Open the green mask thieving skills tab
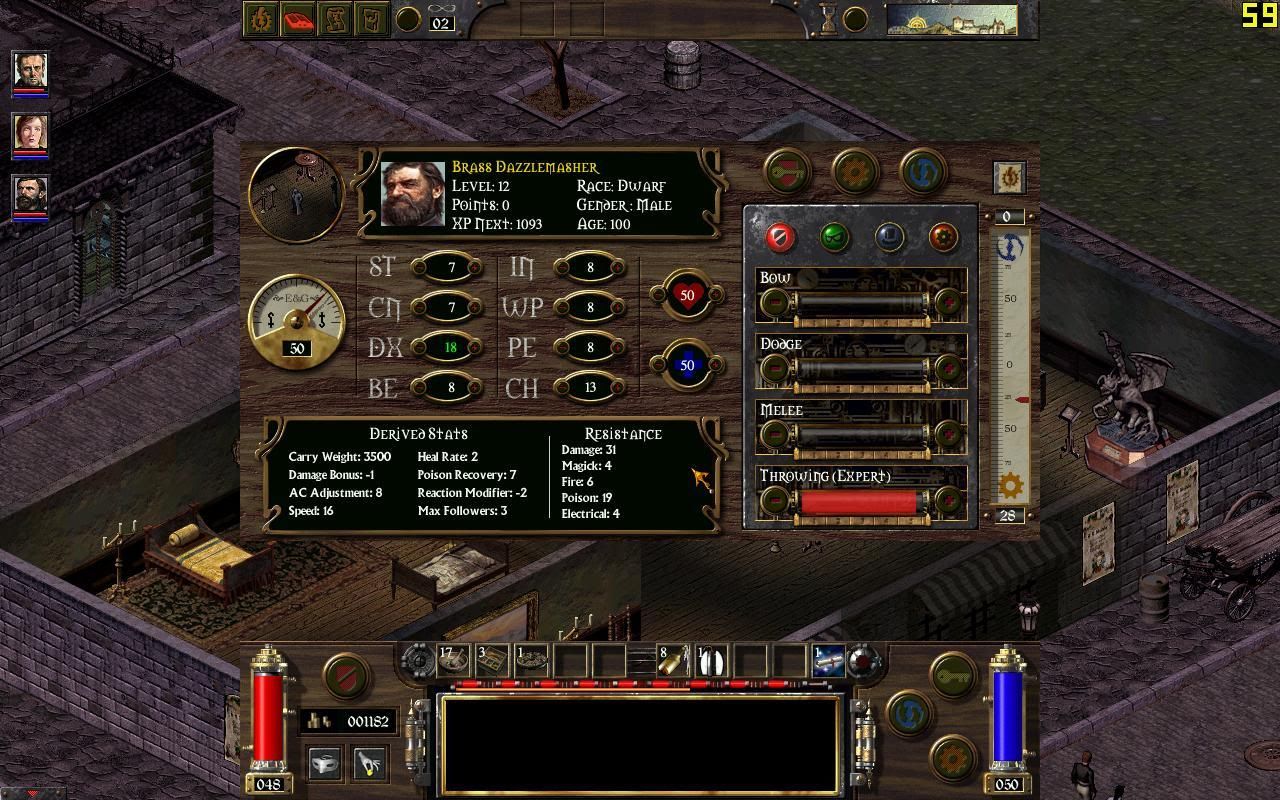Image resolution: width=1280 pixels, height=800 pixels. (835, 237)
